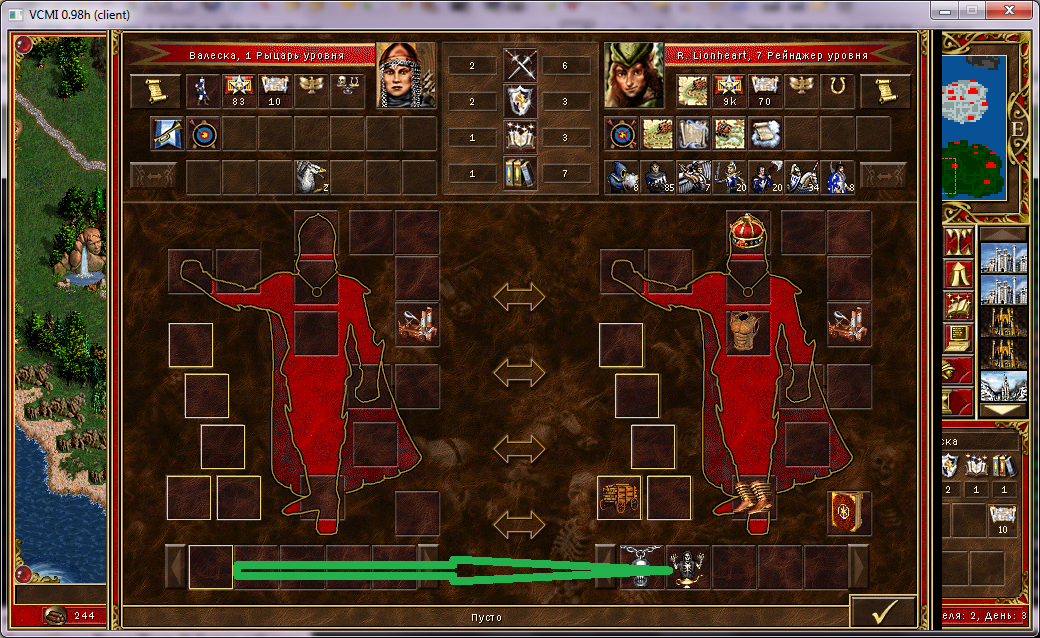Select Lionheart's ammo cart slot
This screenshot has height=638, width=1040.
click(x=619, y=497)
